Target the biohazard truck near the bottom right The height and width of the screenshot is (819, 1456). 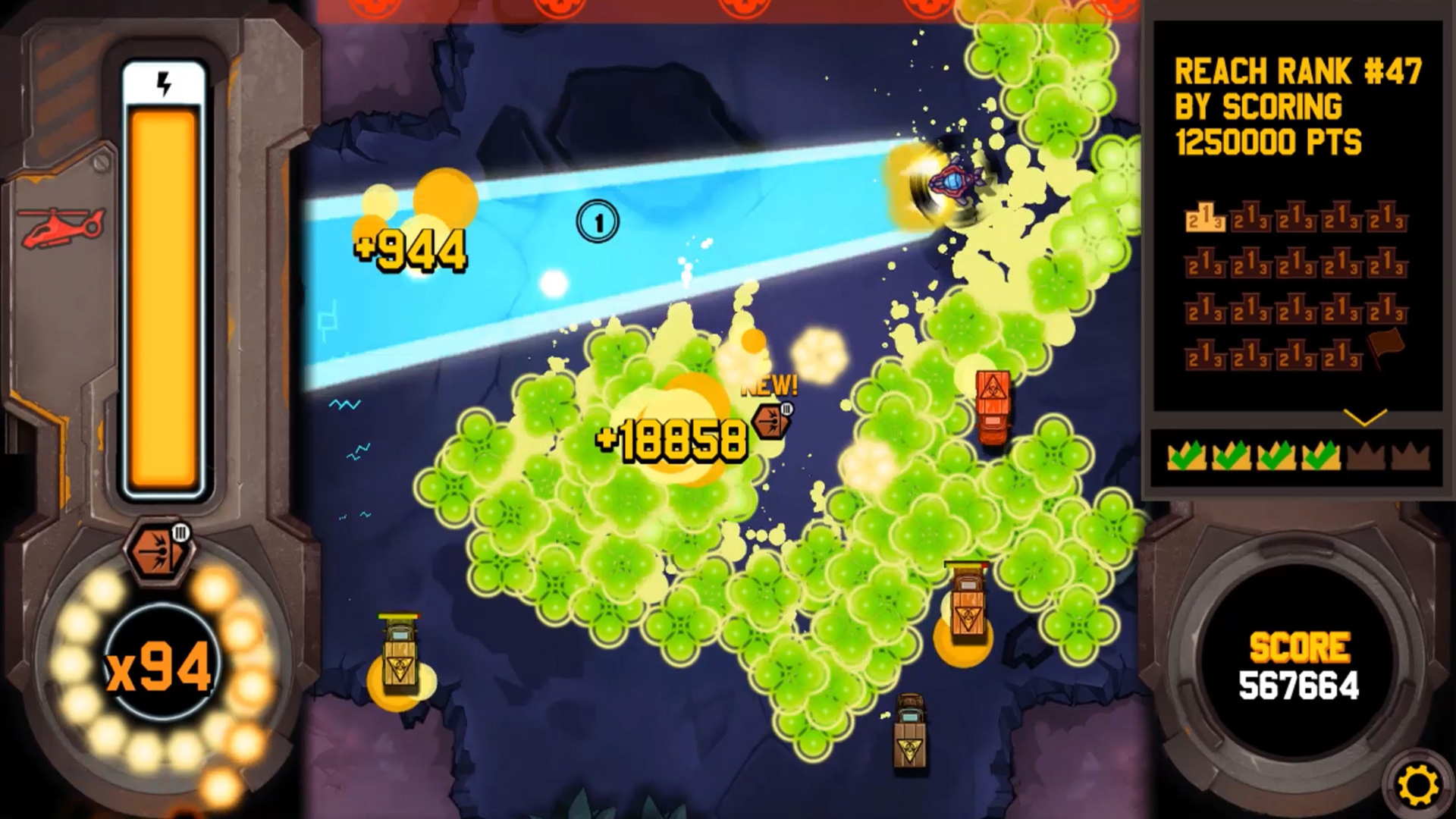click(x=910, y=732)
